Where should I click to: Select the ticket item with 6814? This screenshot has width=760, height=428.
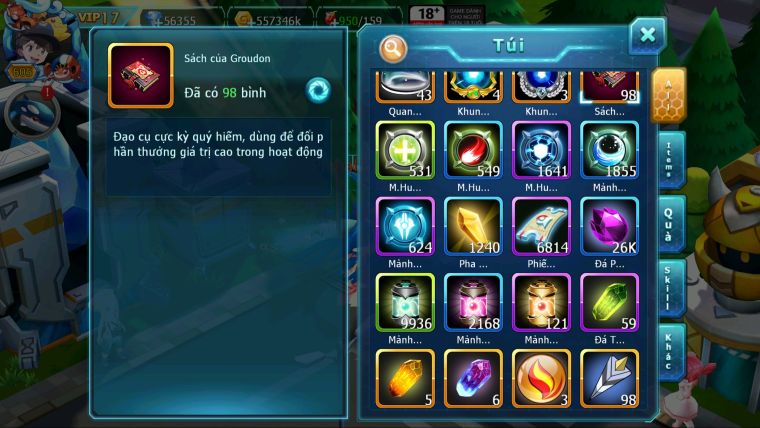click(x=541, y=226)
